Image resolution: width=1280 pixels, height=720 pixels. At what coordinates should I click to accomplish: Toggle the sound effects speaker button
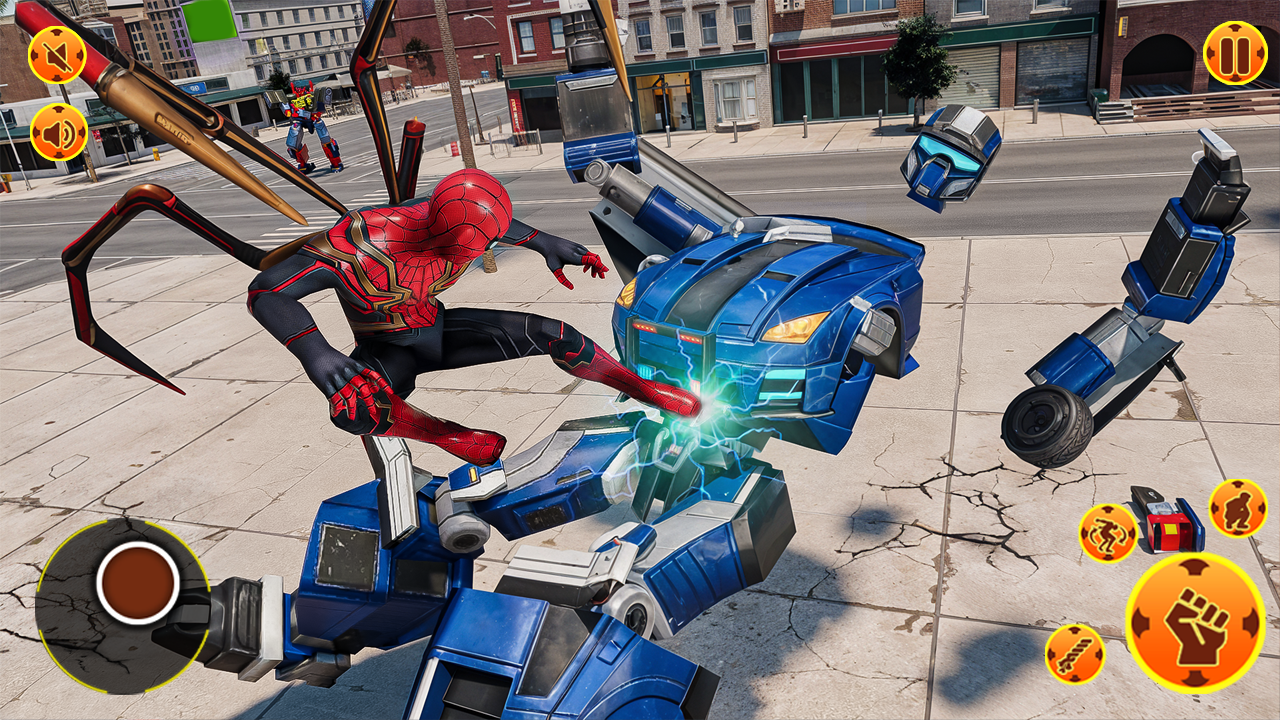(x=57, y=131)
